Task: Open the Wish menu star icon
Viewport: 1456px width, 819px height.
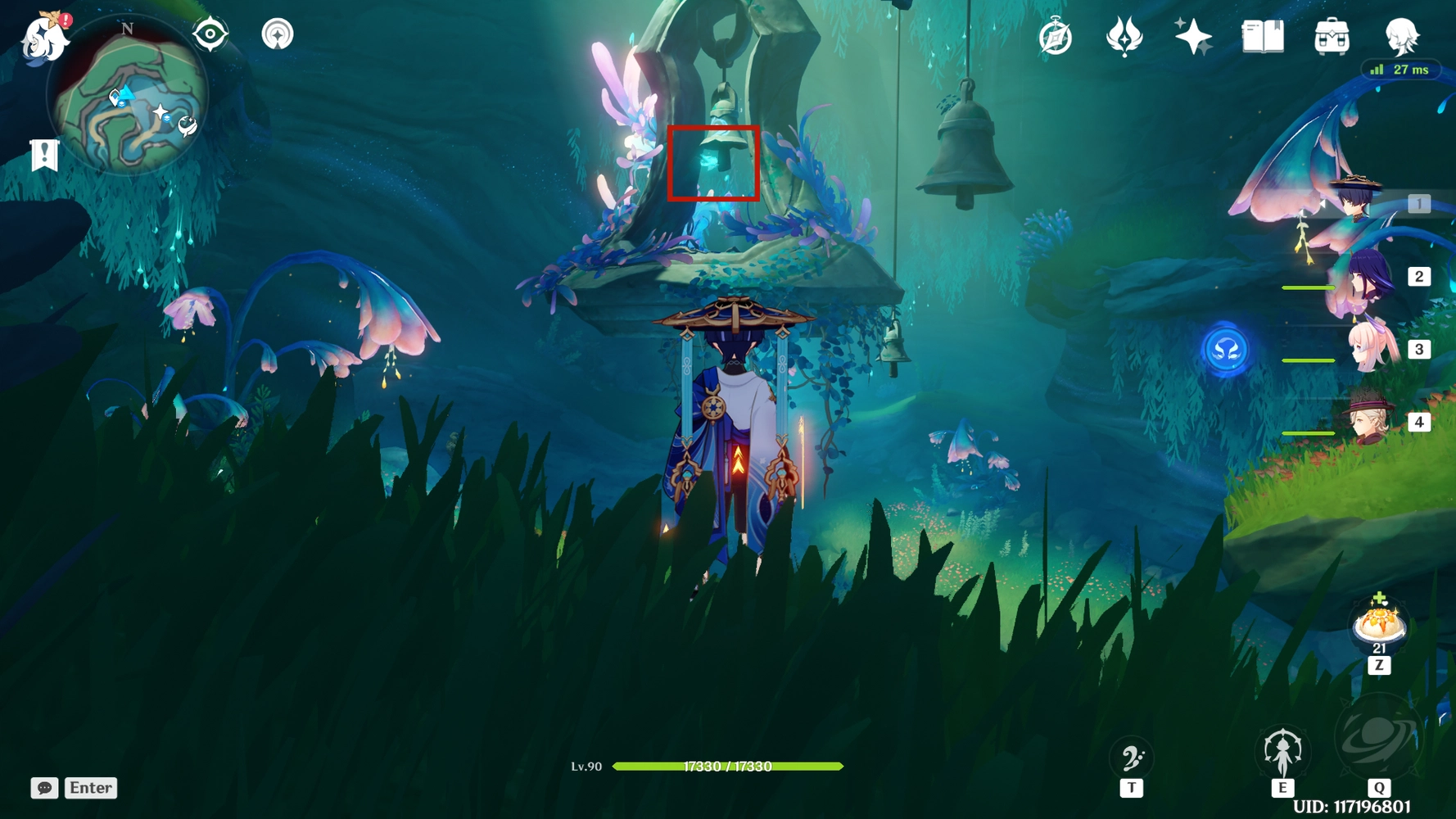Action: (x=1194, y=36)
